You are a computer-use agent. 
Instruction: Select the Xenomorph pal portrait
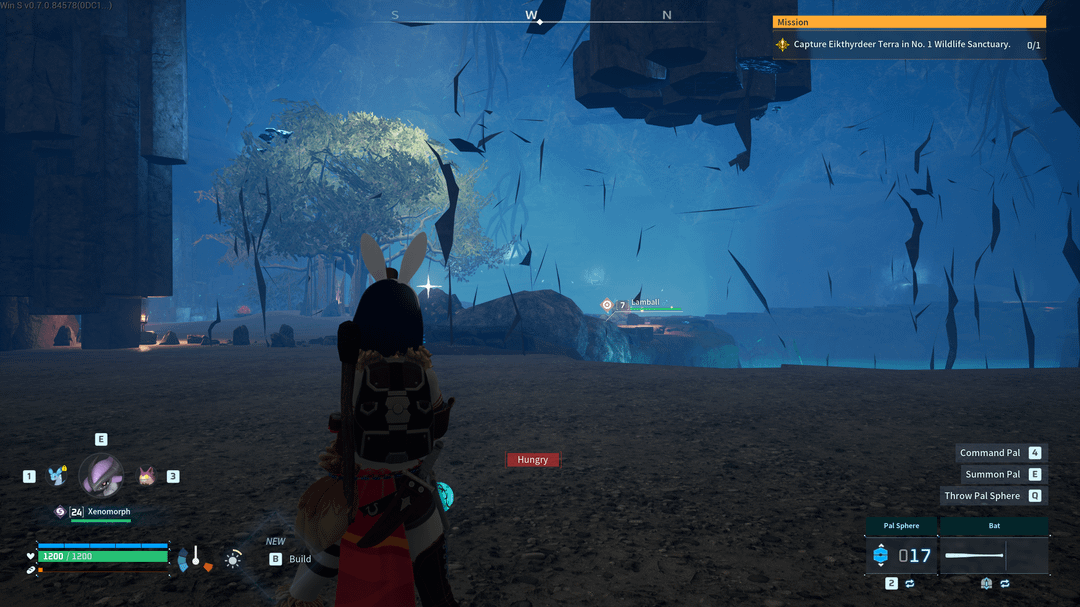click(x=101, y=476)
